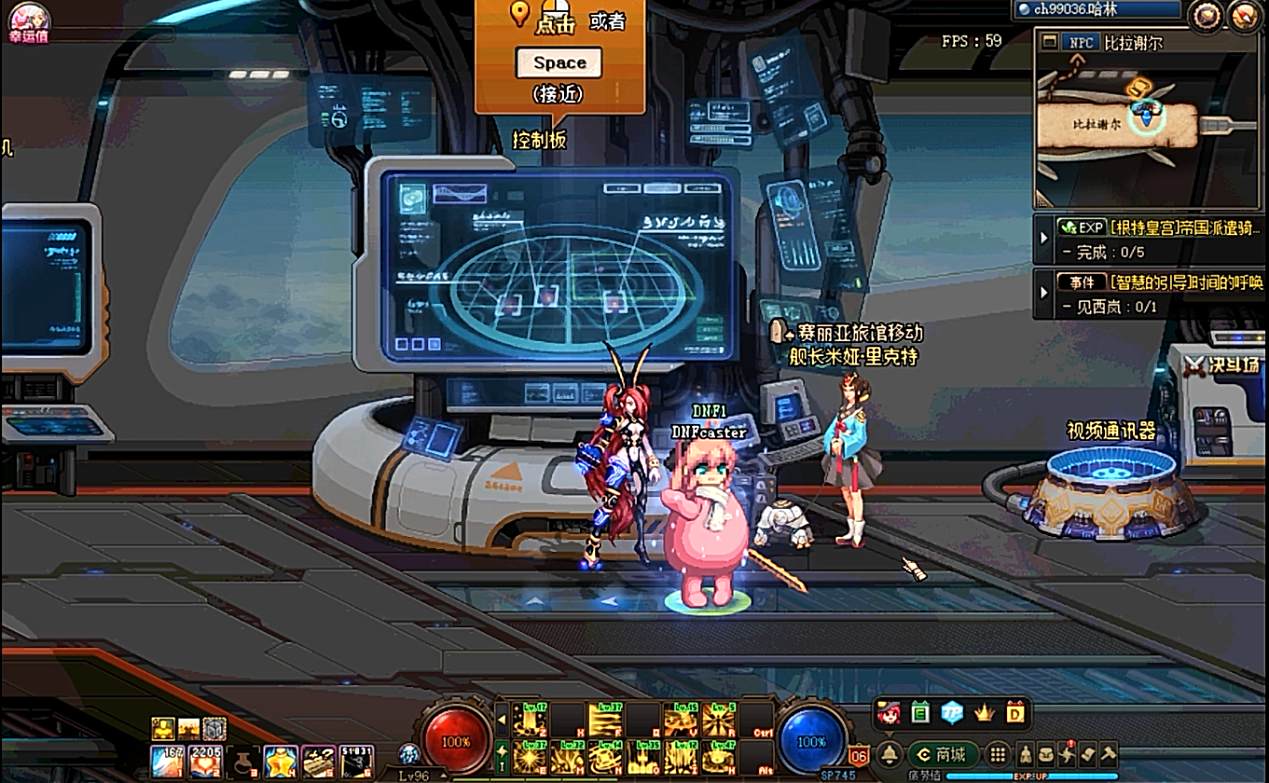Open the character silhouette info icon
1269x783 pixels.
(1025, 755)
